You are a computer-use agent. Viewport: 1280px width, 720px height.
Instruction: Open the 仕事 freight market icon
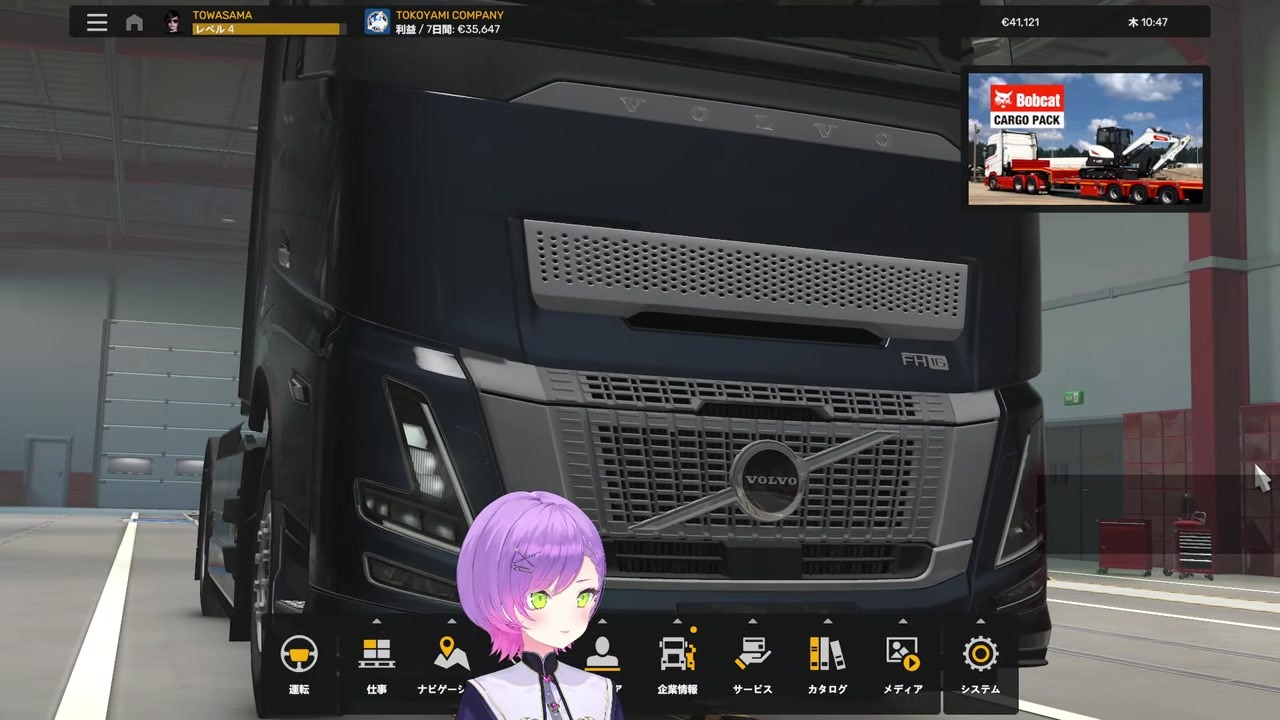pyautogui.click(x=376, y=654)
